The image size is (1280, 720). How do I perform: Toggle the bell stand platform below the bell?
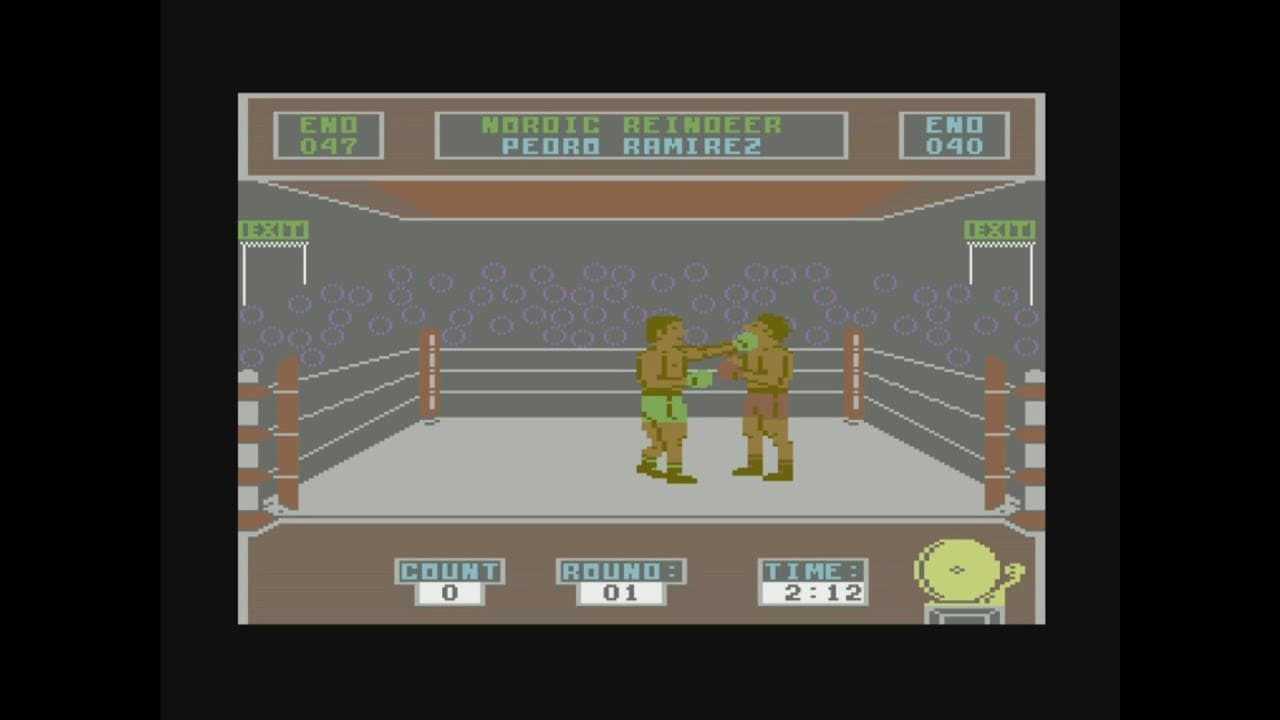962,612
